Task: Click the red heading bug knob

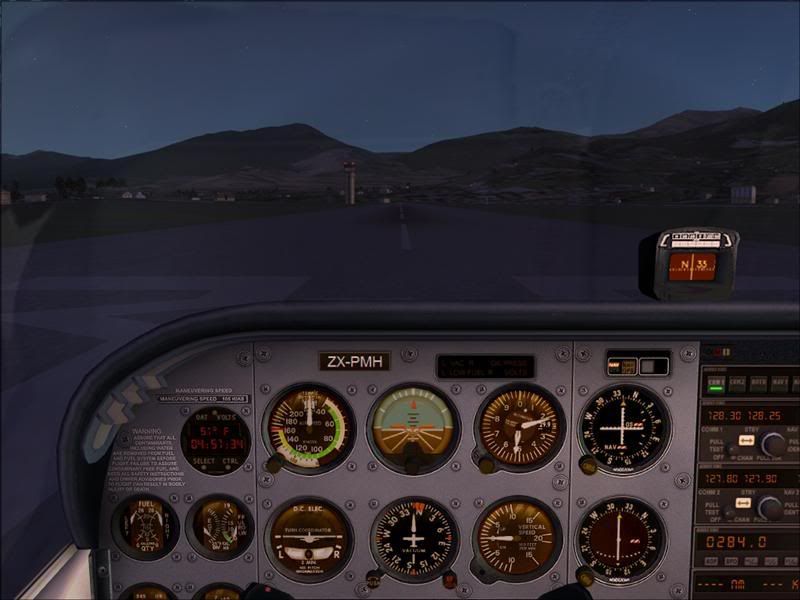Action: (449, 578)
